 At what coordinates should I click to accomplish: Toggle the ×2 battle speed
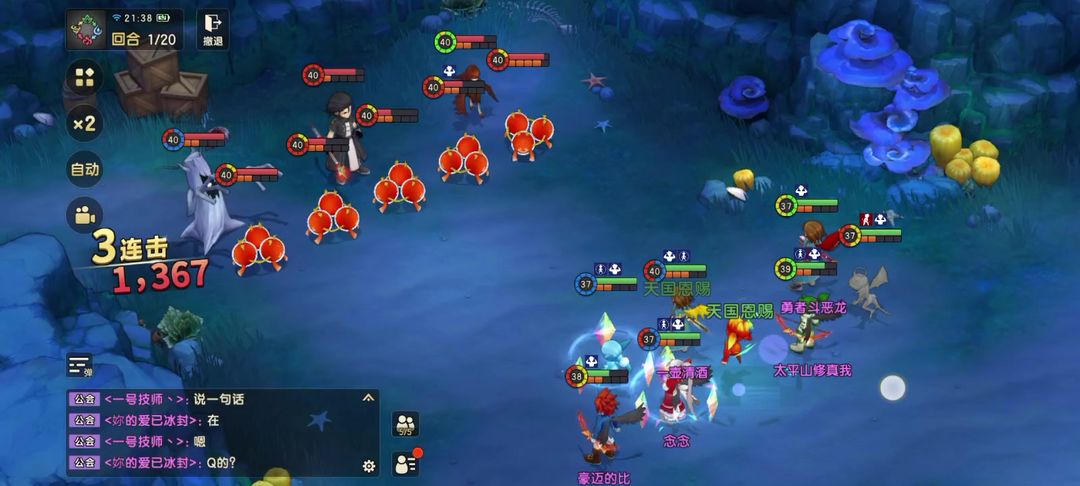pyautogui.click(x=85, y=123)
